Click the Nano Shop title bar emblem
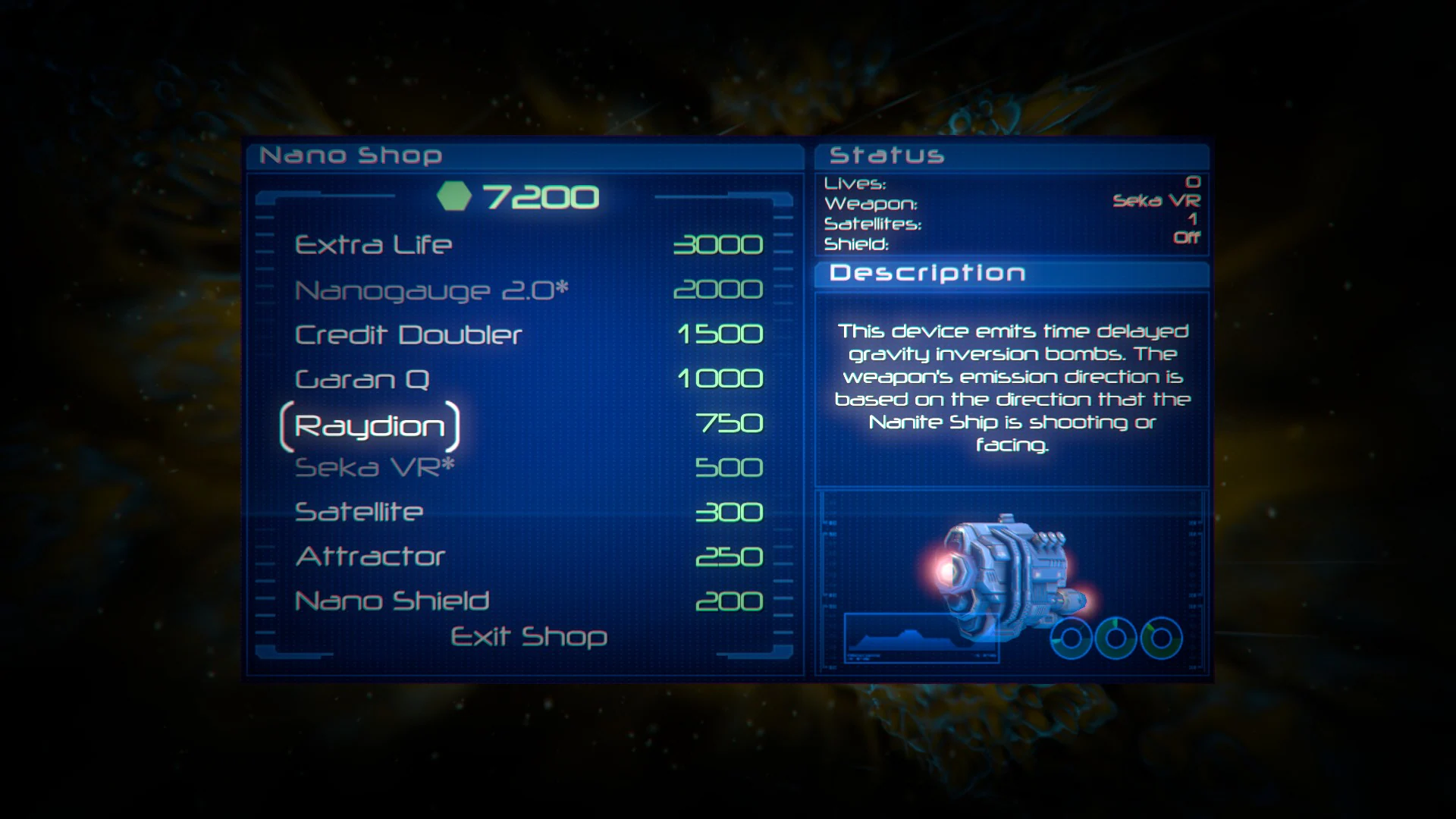 point(351,154)
